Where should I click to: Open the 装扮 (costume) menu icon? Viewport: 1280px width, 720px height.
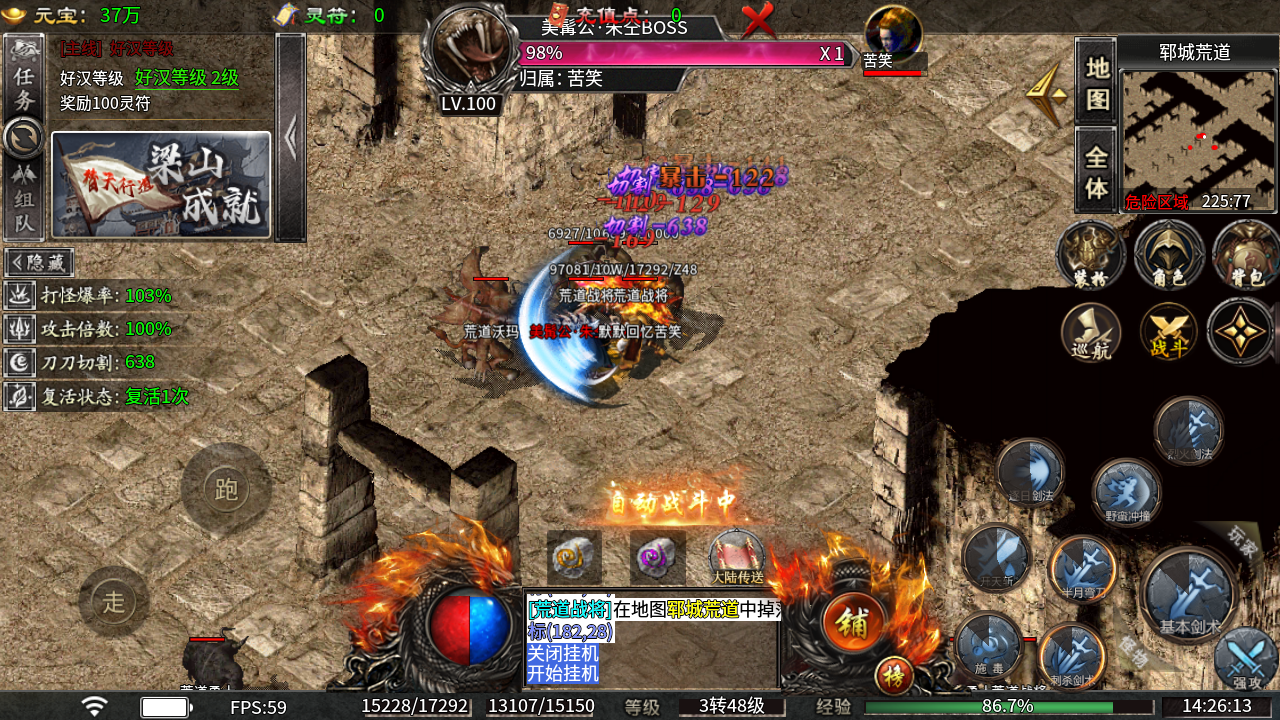[x=1090, y=254]
